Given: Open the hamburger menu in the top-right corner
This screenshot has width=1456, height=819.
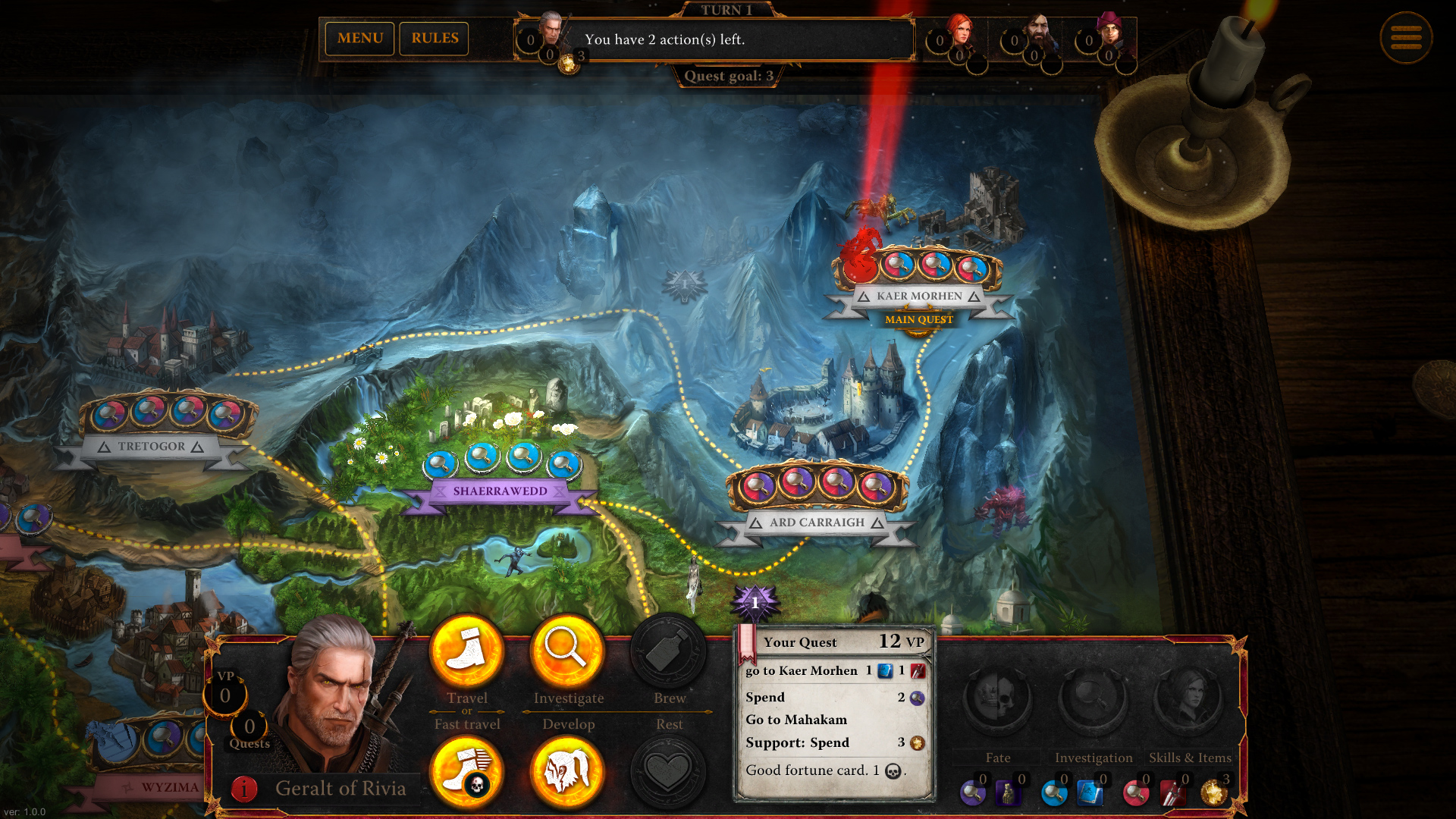Looking at the screenshot, I should point(1407,38).
